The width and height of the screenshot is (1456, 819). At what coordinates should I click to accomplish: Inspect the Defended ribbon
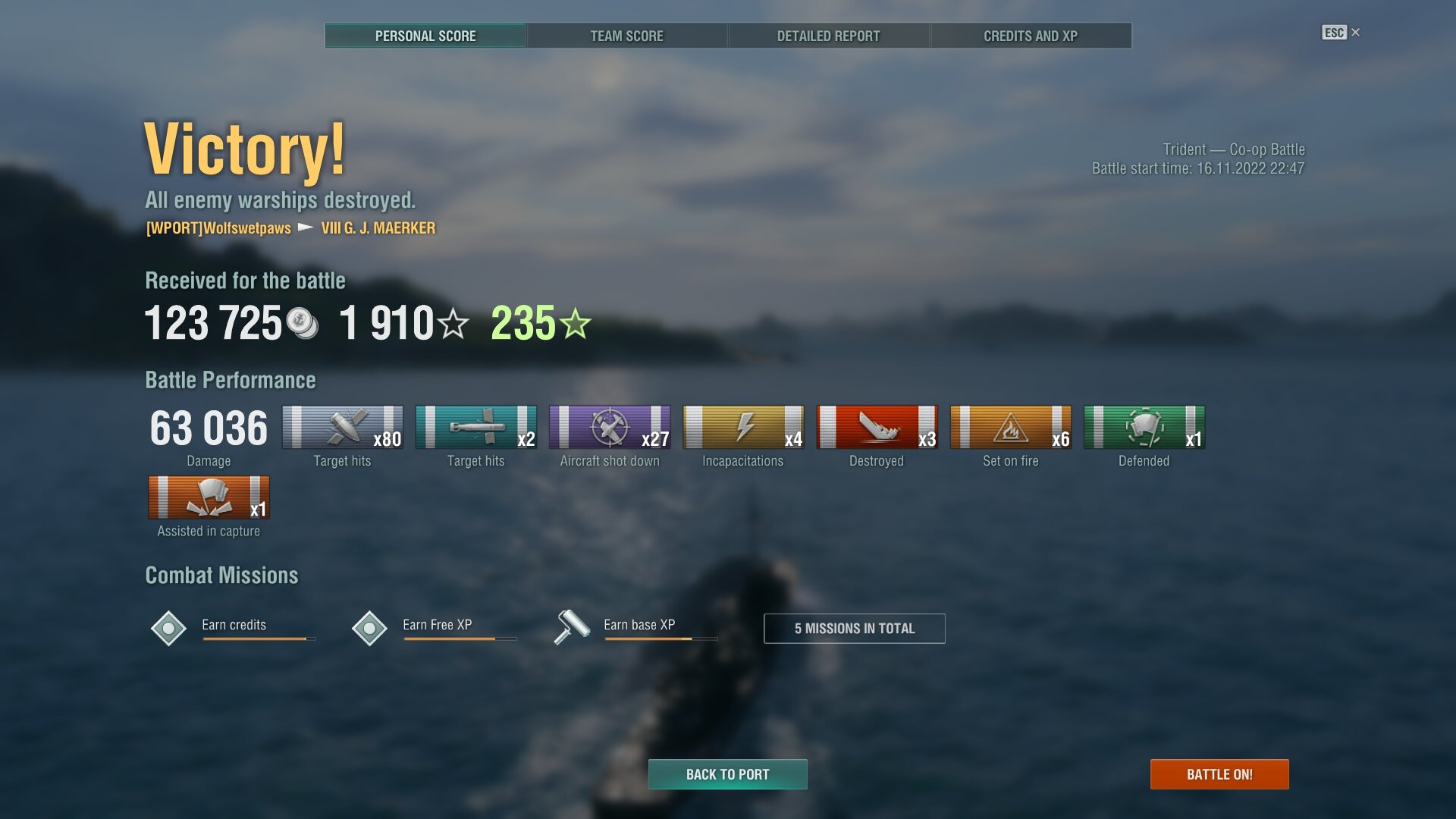tap(1144, 428)
